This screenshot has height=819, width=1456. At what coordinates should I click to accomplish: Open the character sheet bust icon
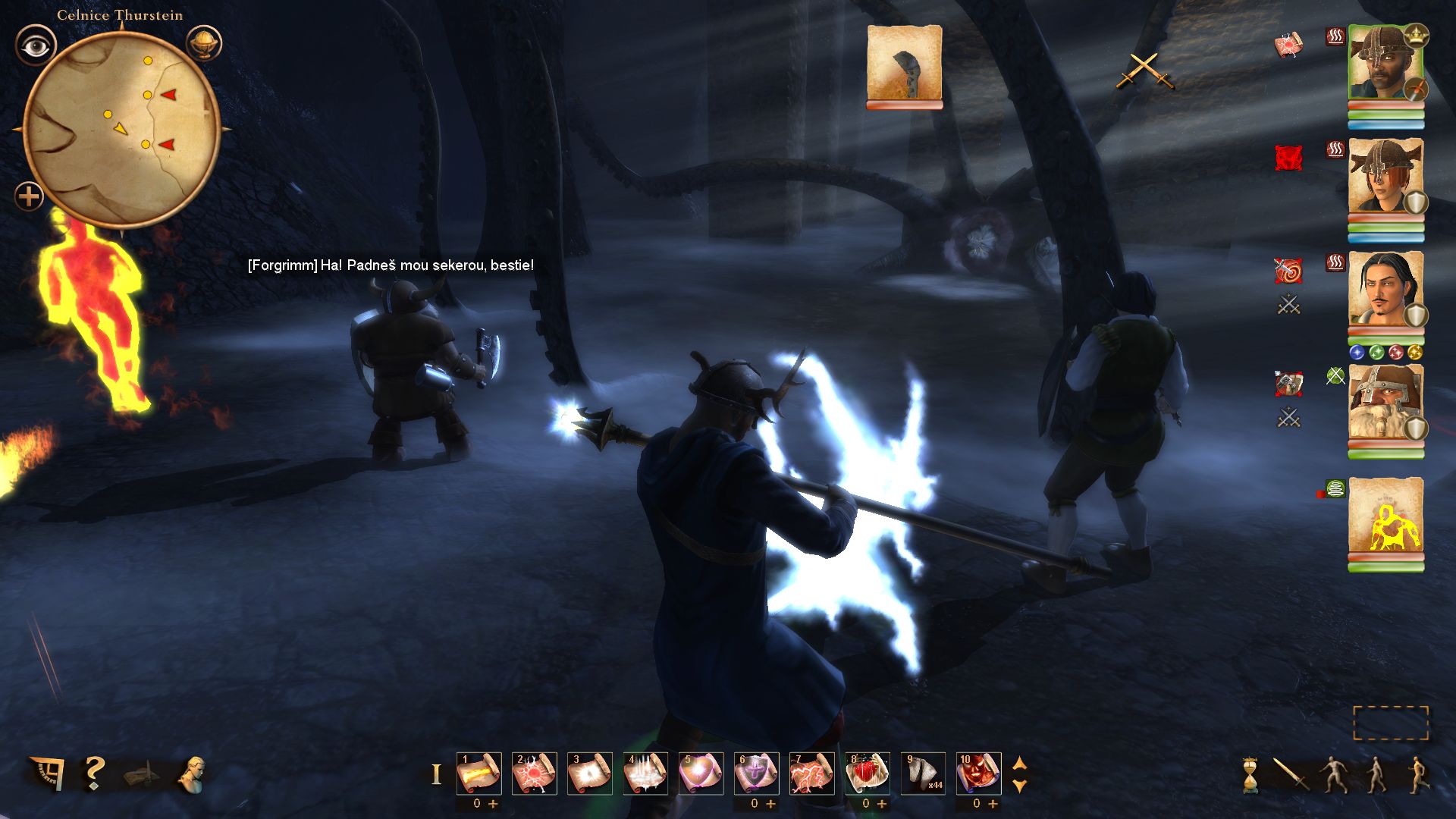pyautogui.click(x=192, y=775)
